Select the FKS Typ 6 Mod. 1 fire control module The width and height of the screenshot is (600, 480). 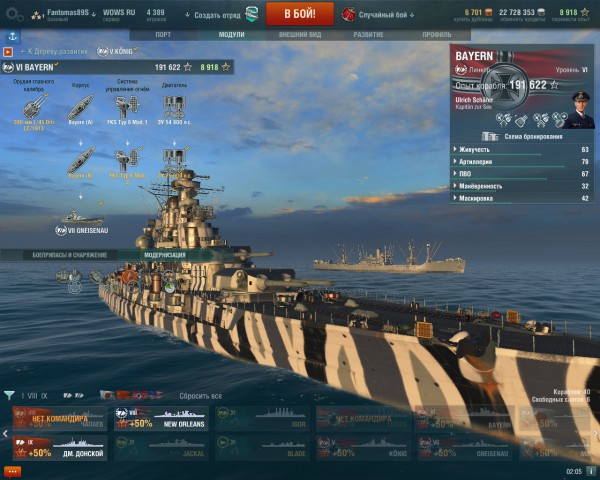coord(127,106)
